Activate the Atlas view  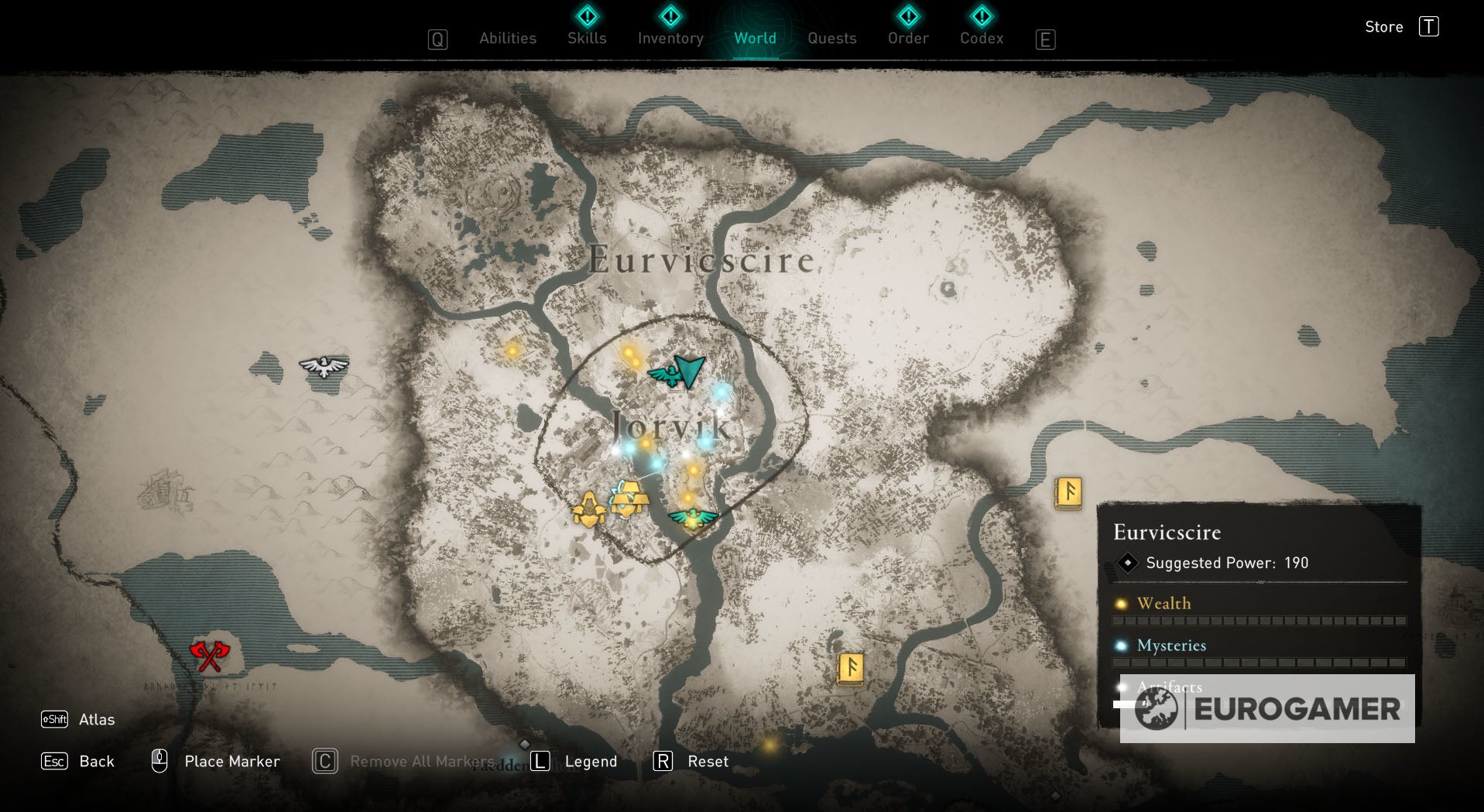(96, 719)
